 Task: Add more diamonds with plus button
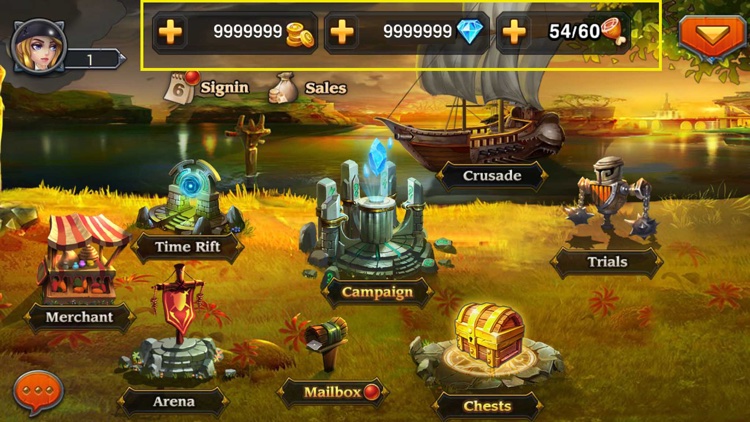pyautogui.click(x=342, y=32)
